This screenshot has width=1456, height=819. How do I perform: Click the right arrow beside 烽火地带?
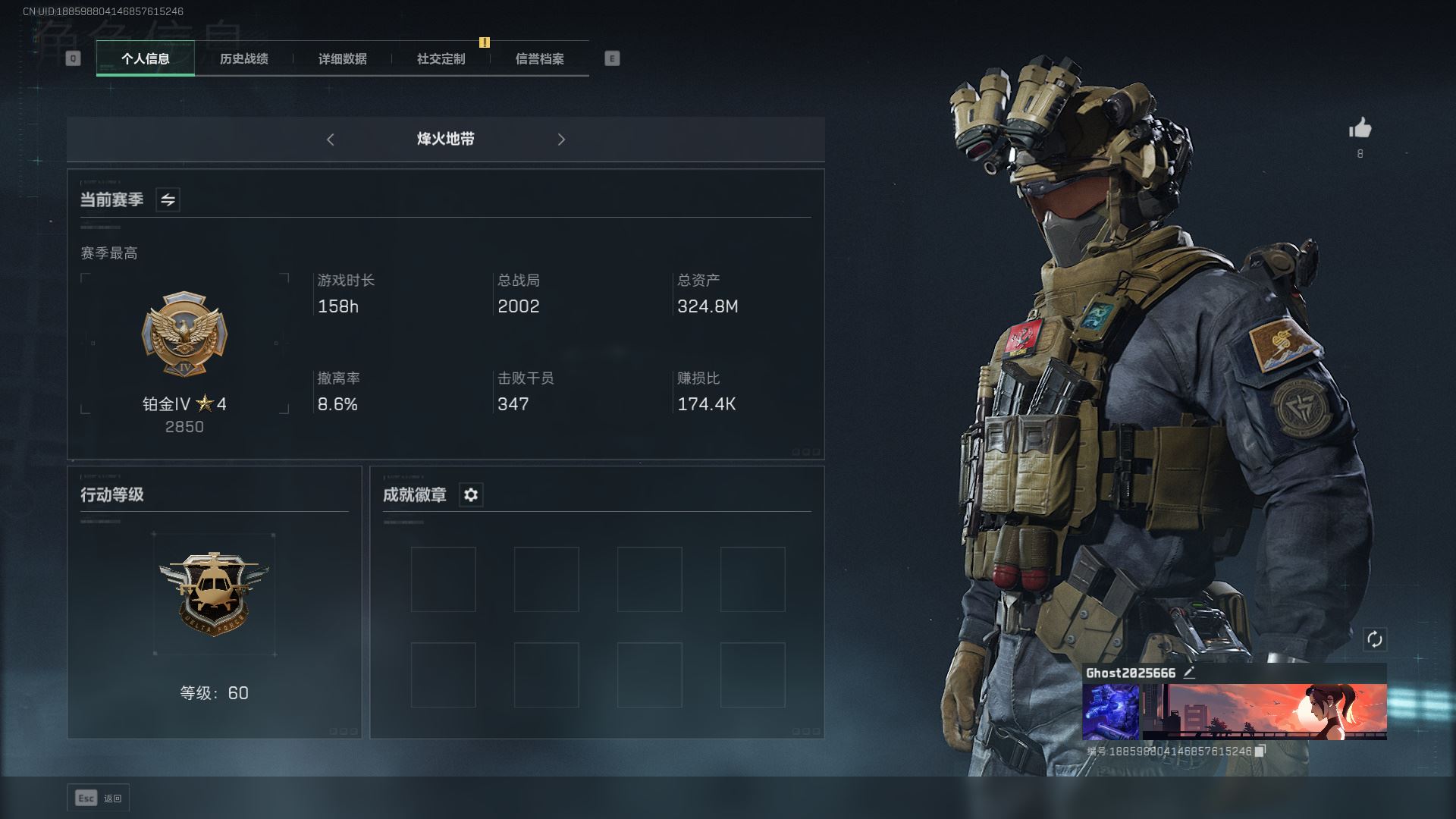(x=561, y=140)
